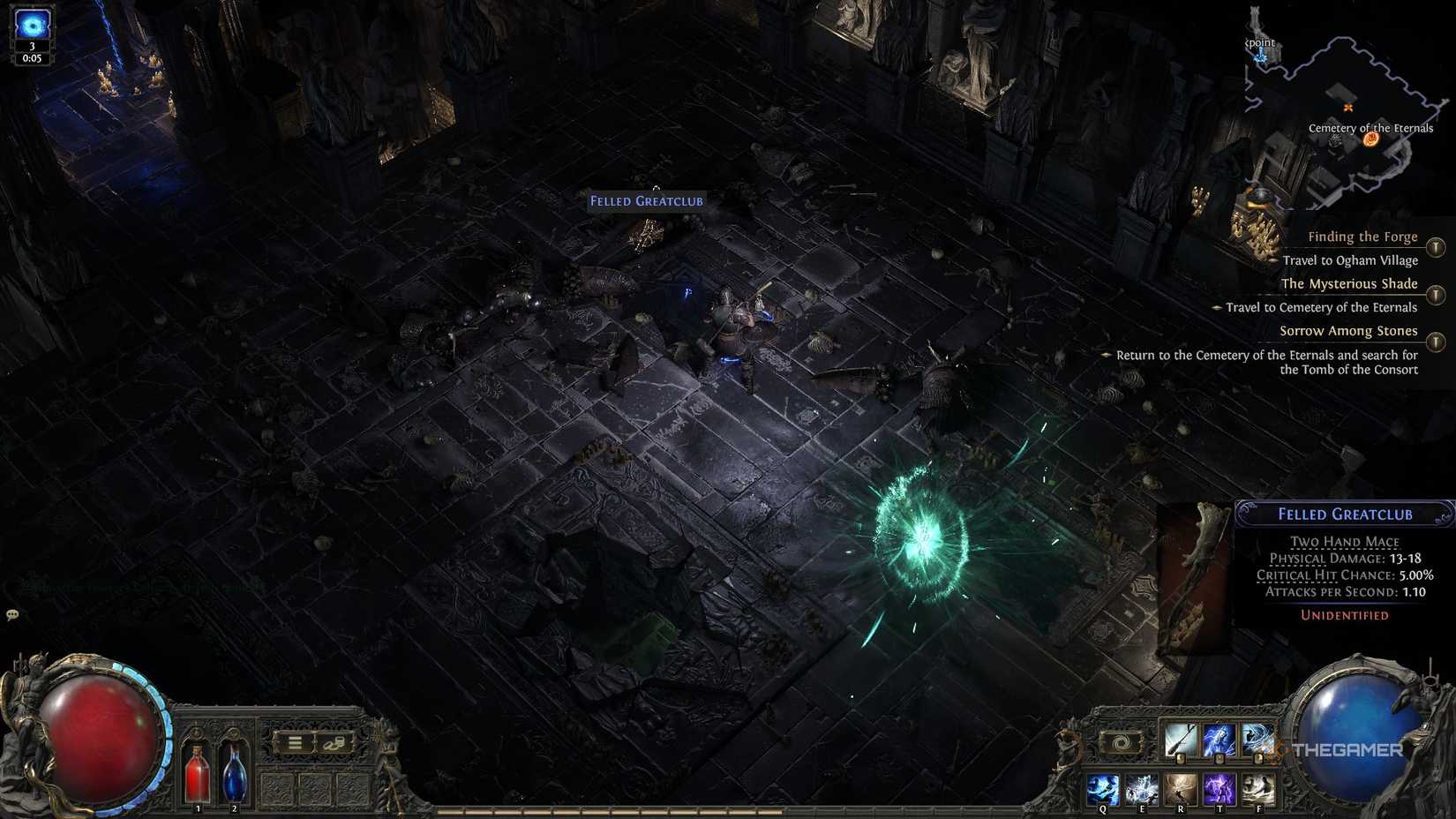Expand the Cemetery of the Eternals minimap marker
The image size is (1456, 819).
coord(1371,138)
